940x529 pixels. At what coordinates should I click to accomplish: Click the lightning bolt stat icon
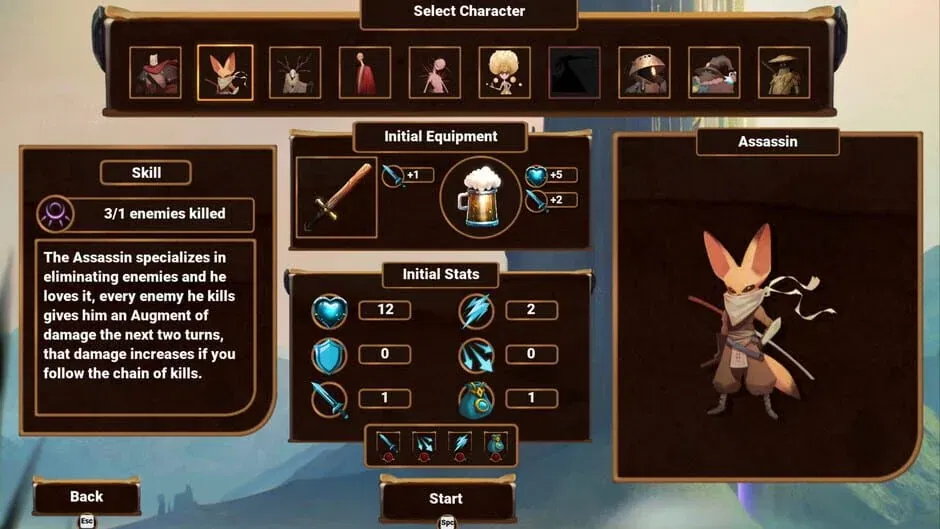476,311
